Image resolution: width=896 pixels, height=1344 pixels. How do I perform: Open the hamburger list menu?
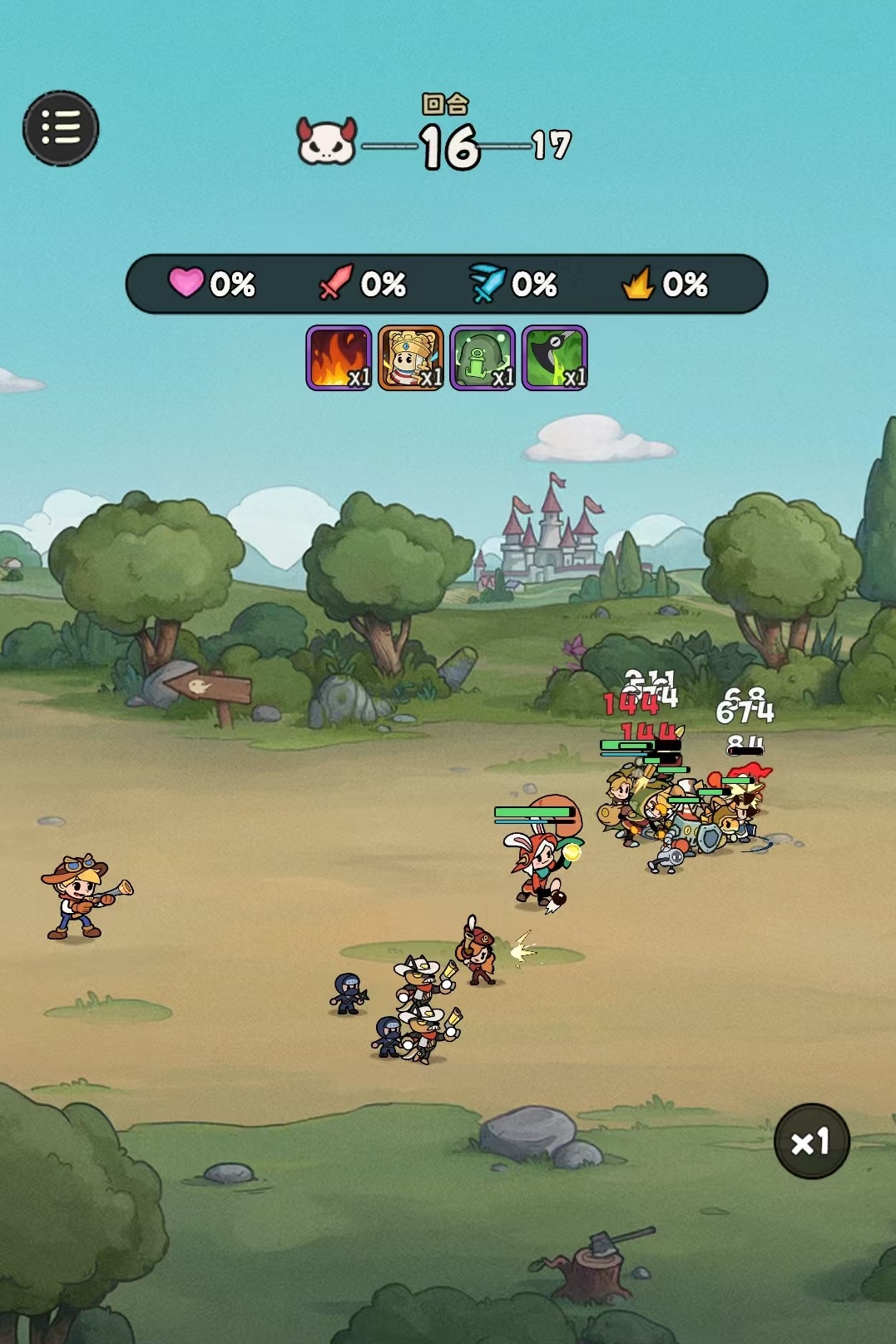61,128
